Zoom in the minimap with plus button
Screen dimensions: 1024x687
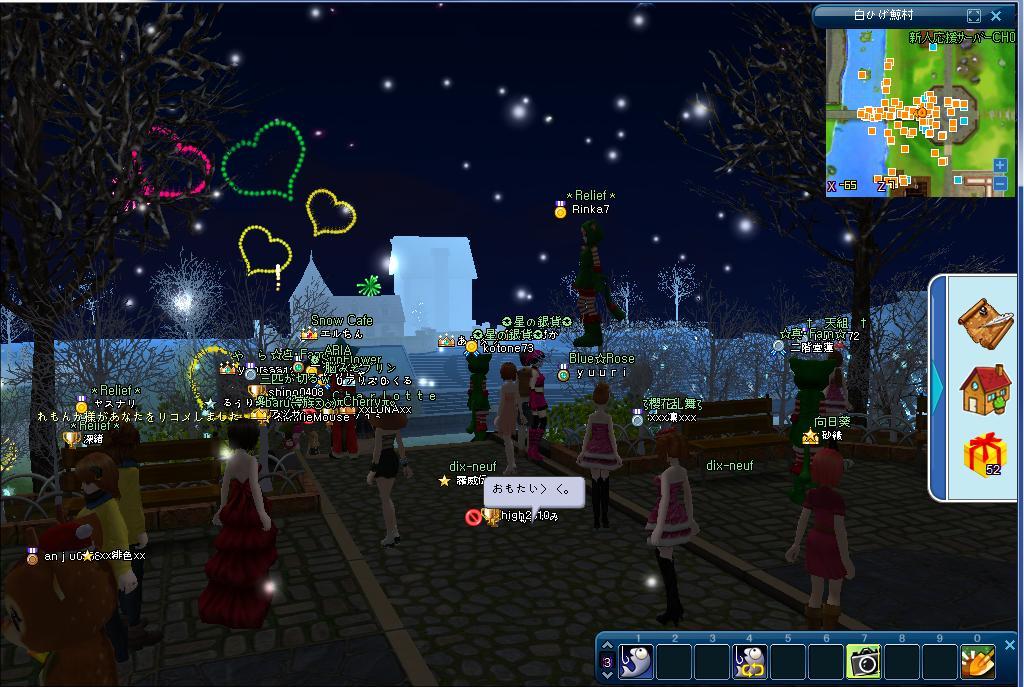click(x=1000, y=166)
